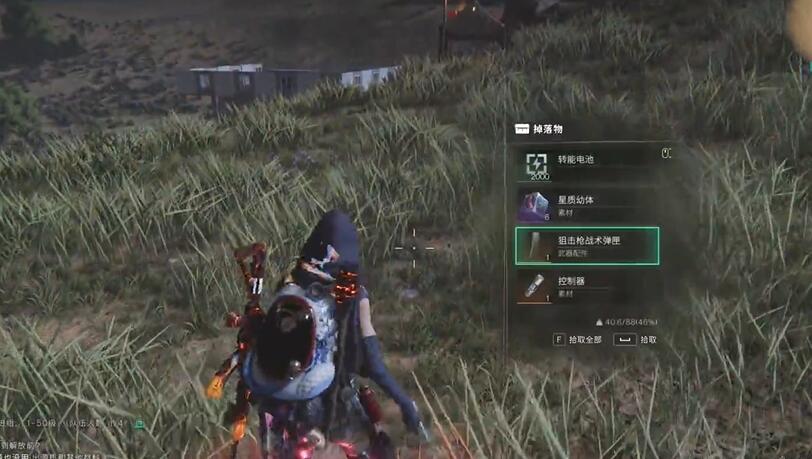Pick the 狙击枪战术弹匣 weapon attachment
This screenshot has width=812, height=459.
point(586,246)
